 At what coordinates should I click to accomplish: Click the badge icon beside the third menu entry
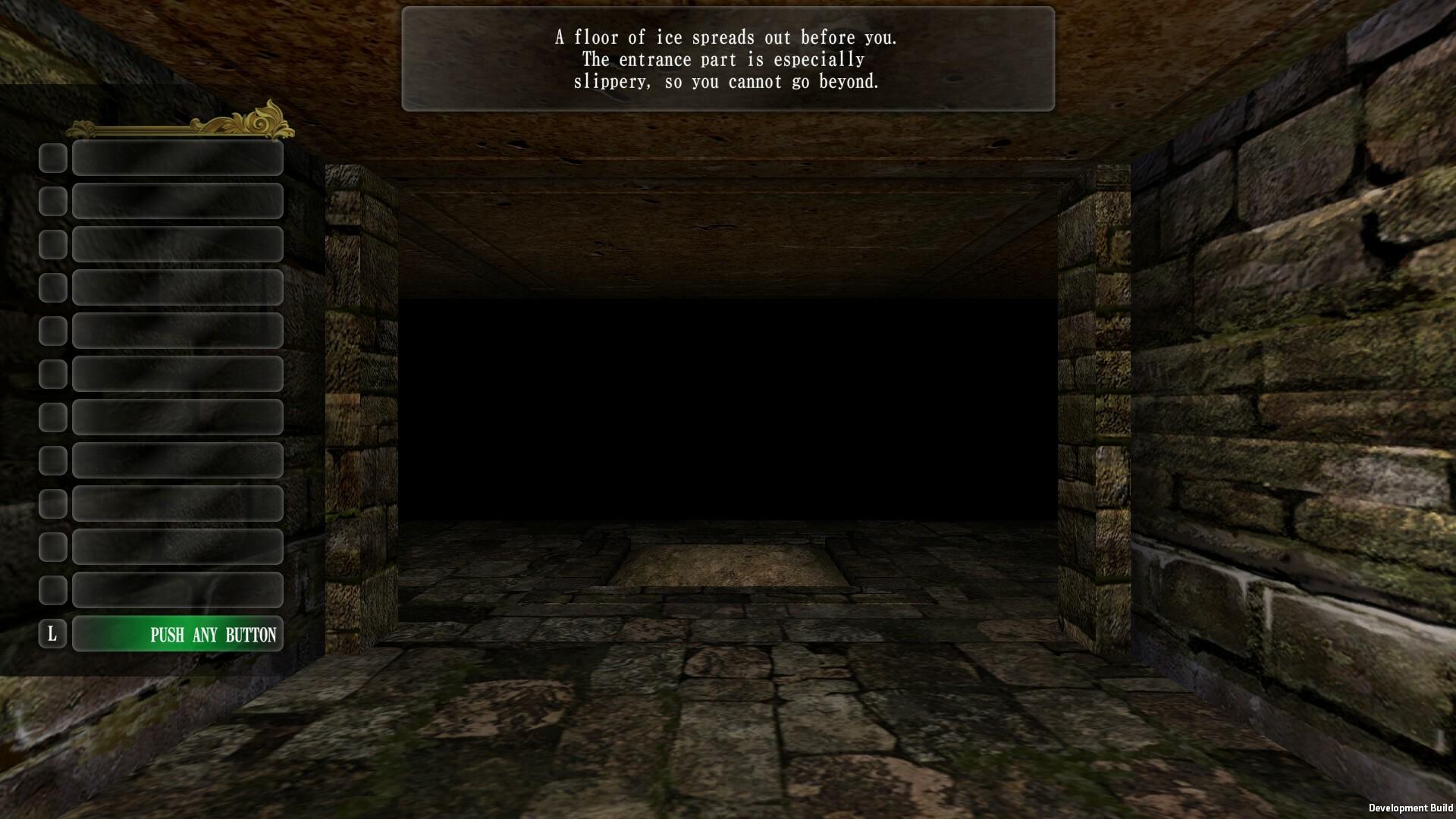tap(52, 243)
